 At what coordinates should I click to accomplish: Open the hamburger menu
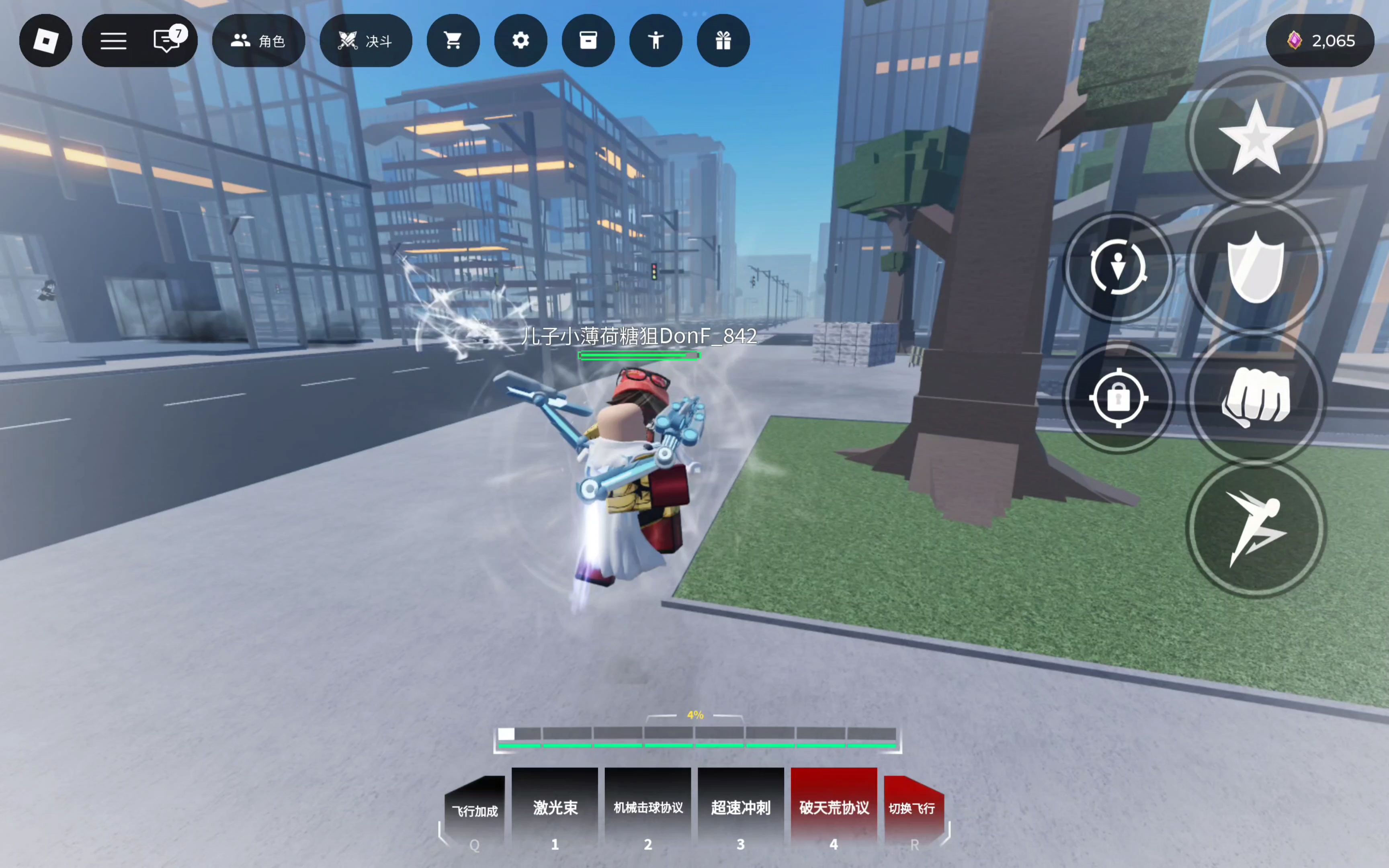point(114,41)
